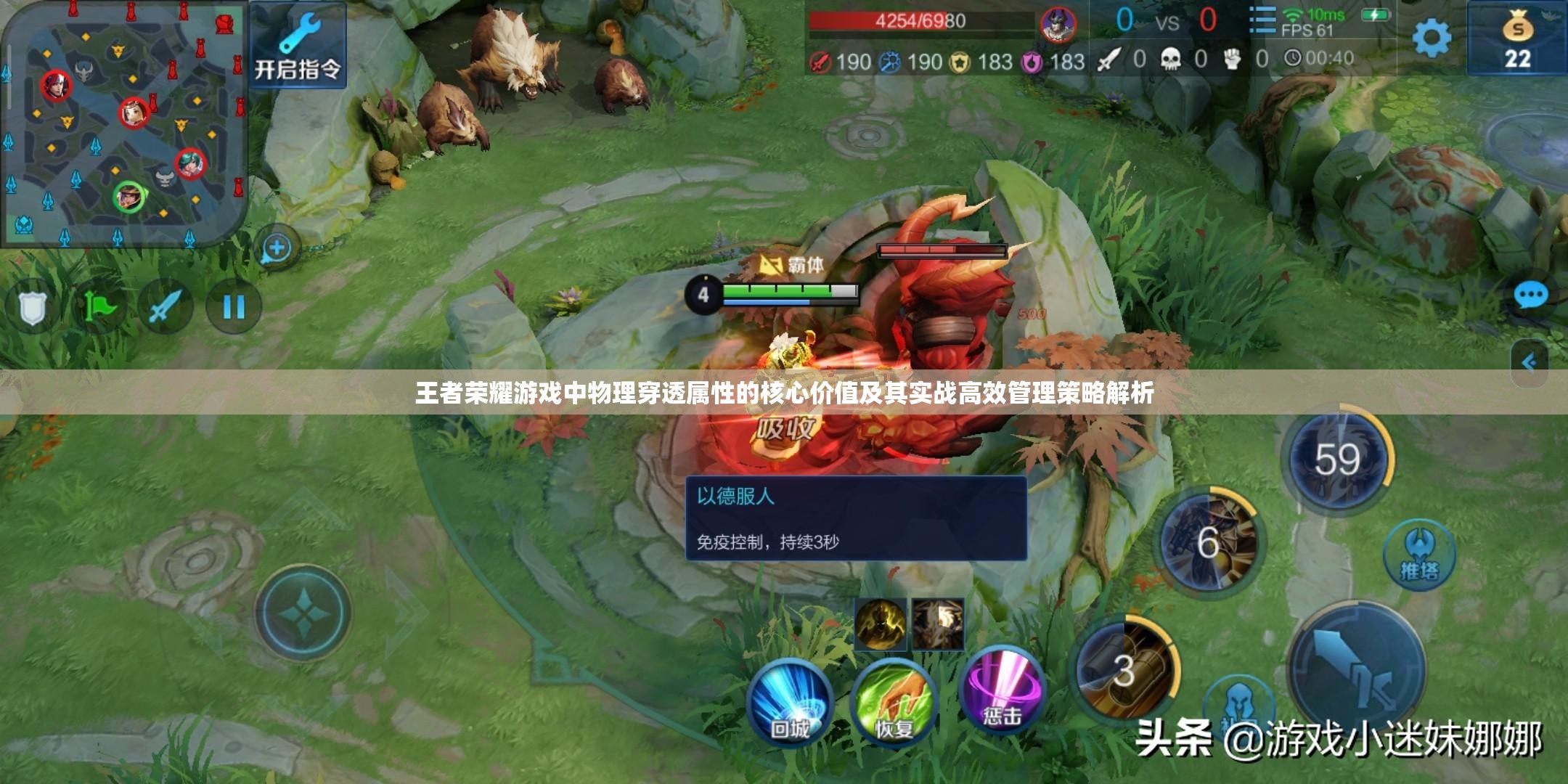Expand the side panel arrow tab
Viewport: 1568px width, 784px height.
pos(1530,362)
